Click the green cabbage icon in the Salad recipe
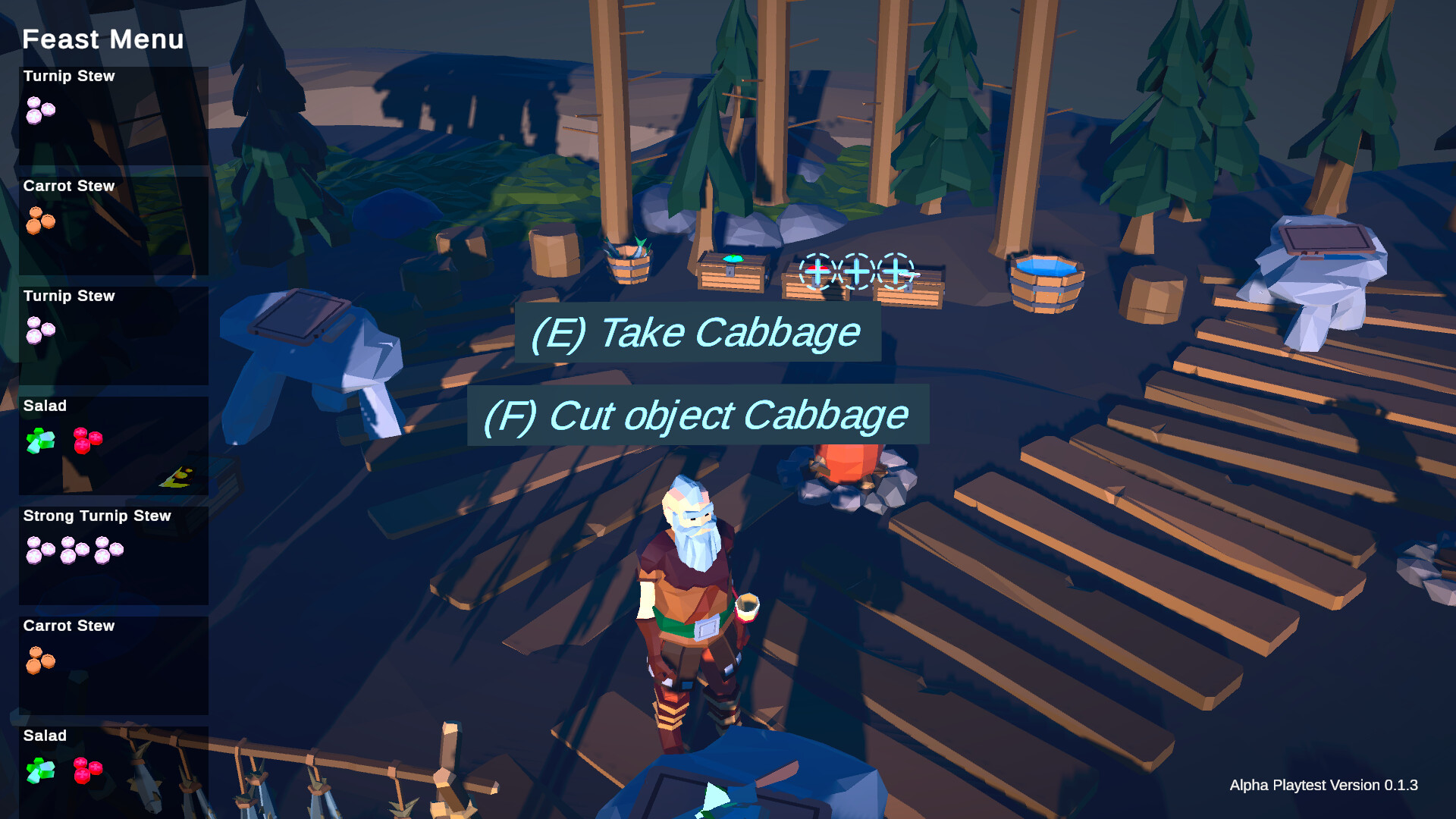The width and height of the screenshot is (1456, 819). (x=39, y=440)
